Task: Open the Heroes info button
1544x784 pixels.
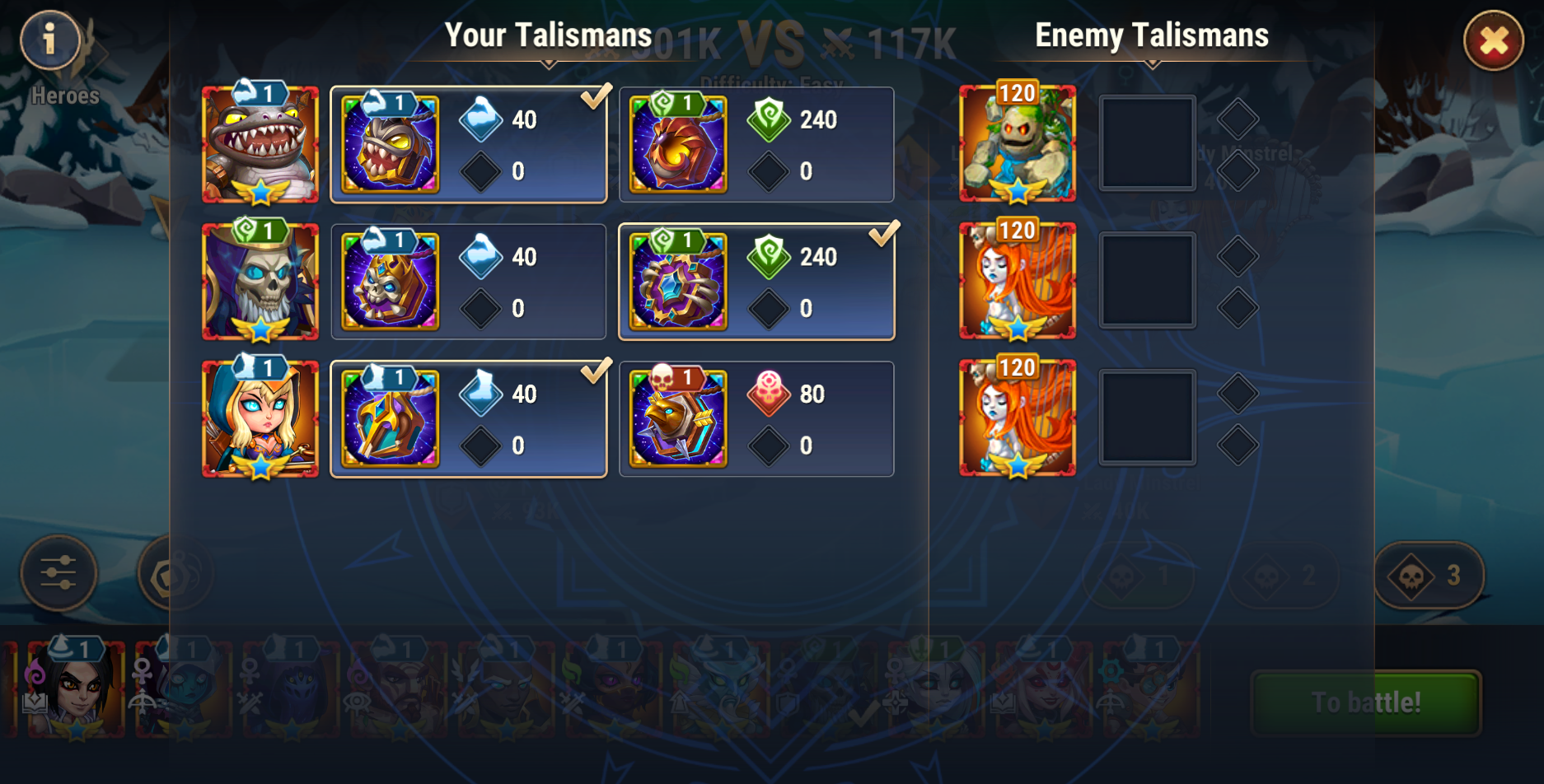Action: 50,40
